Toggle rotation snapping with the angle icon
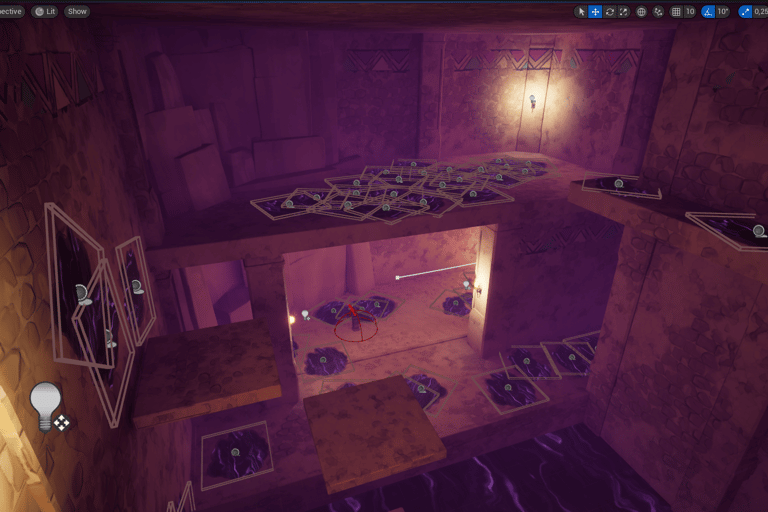Screen dimensions: 768x512 [707, 11]
